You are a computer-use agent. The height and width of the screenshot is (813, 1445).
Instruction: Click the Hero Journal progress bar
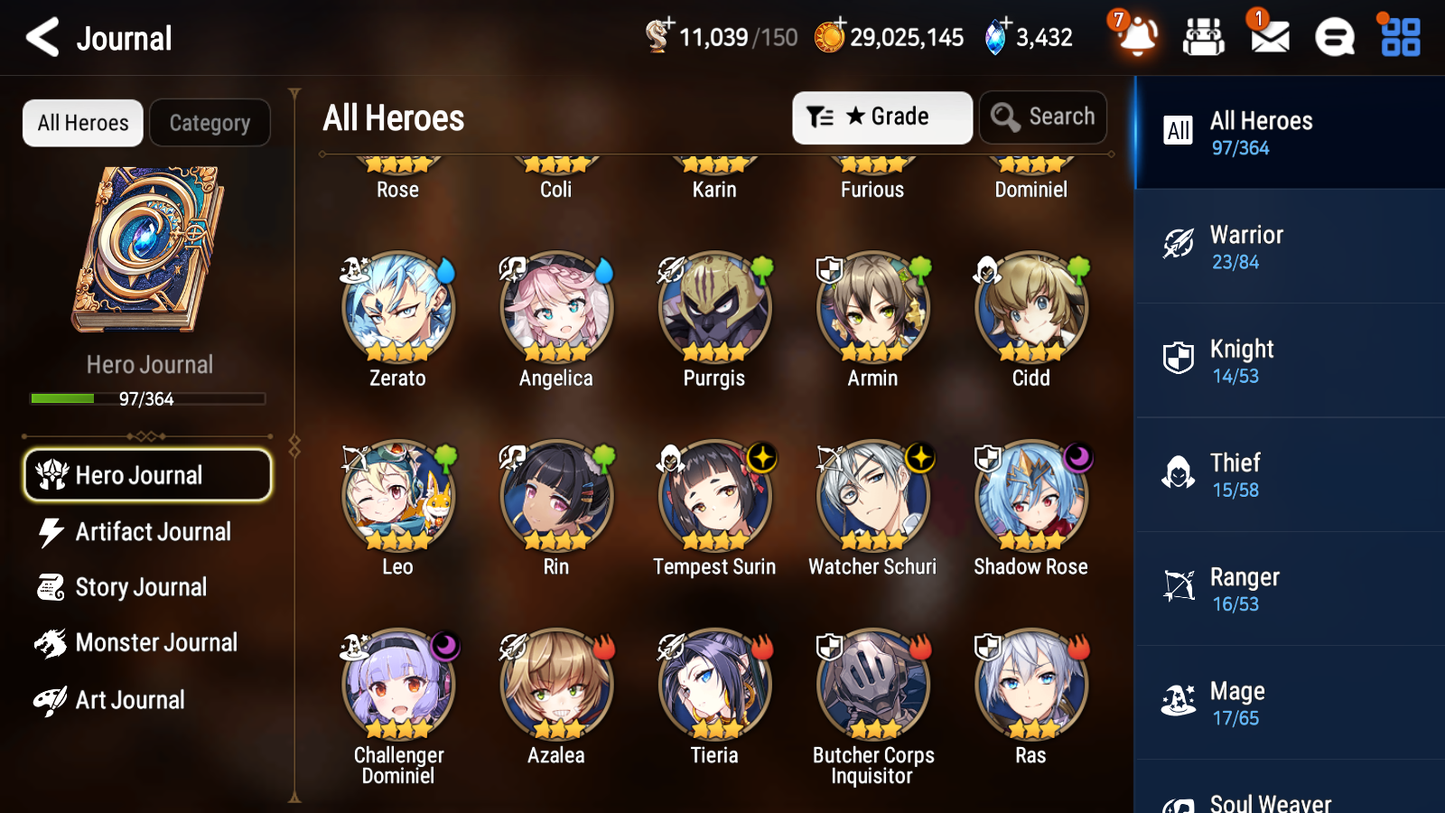click(x=149, y=398)
